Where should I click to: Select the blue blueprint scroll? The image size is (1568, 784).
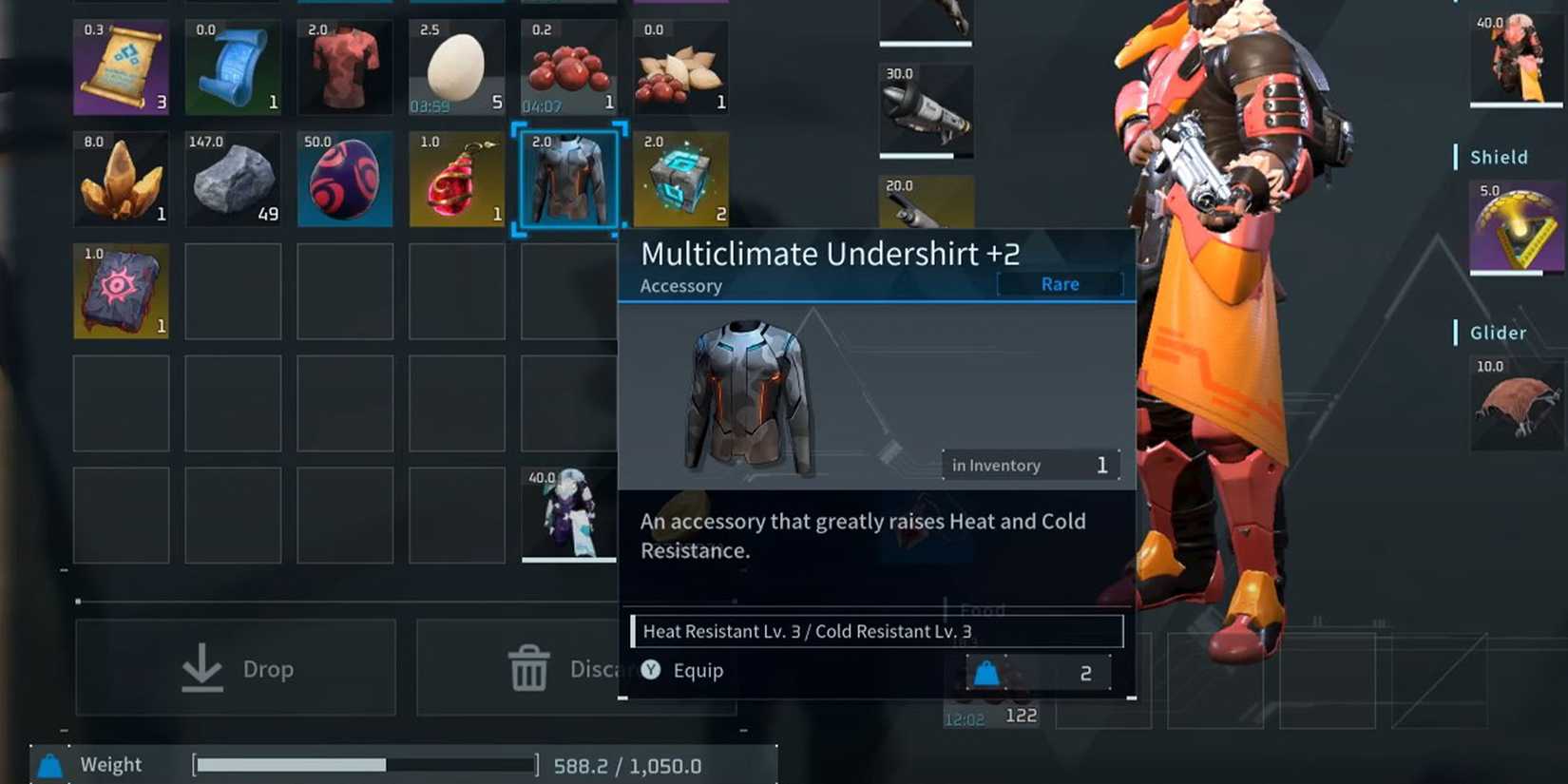point(233,65)
